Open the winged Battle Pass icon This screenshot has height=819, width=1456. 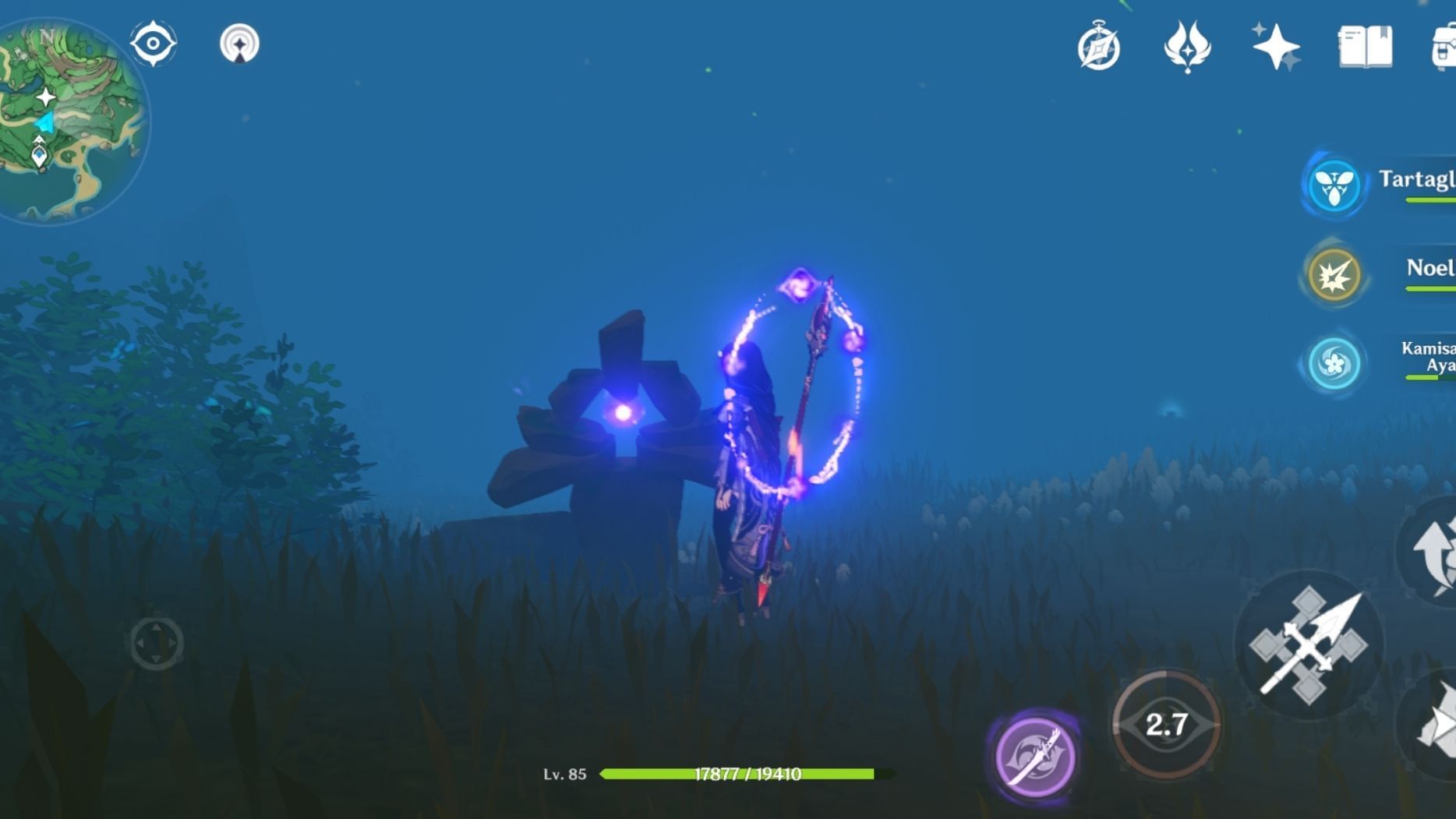pos(1187,47)
